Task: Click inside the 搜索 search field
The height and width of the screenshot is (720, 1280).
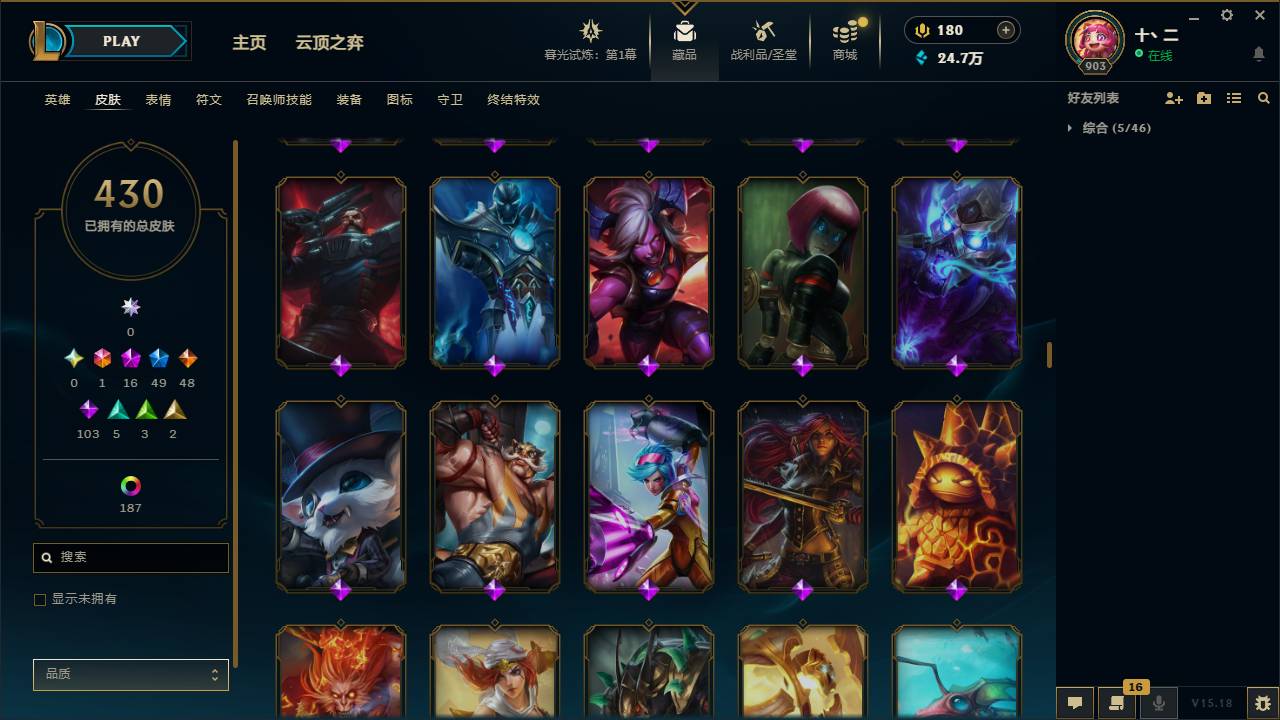Action: pos(130,557)
